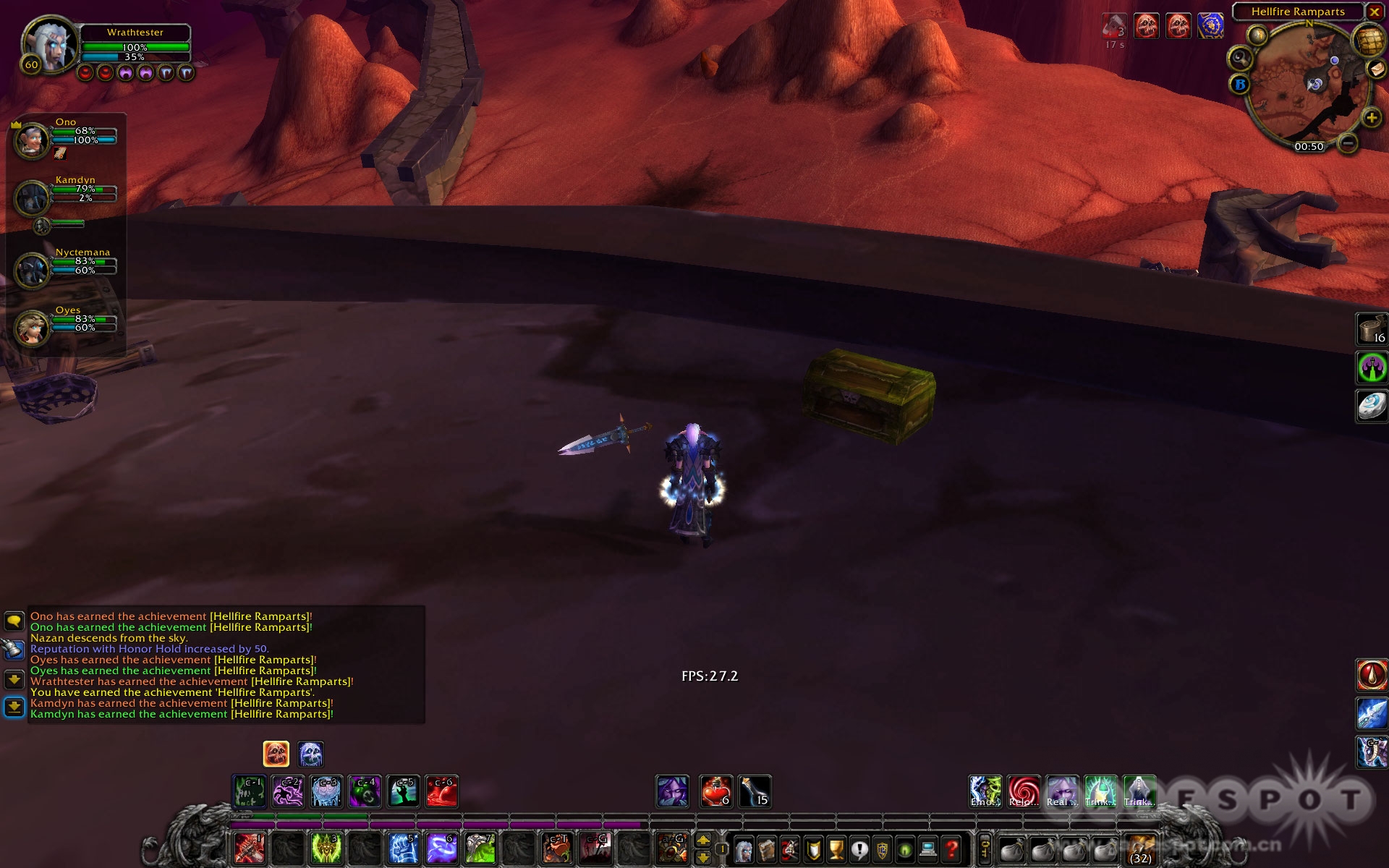The height and width of the screenshot is (868, 1389).
Task: Zoom out on the minimap
Action: (1347, 143)
